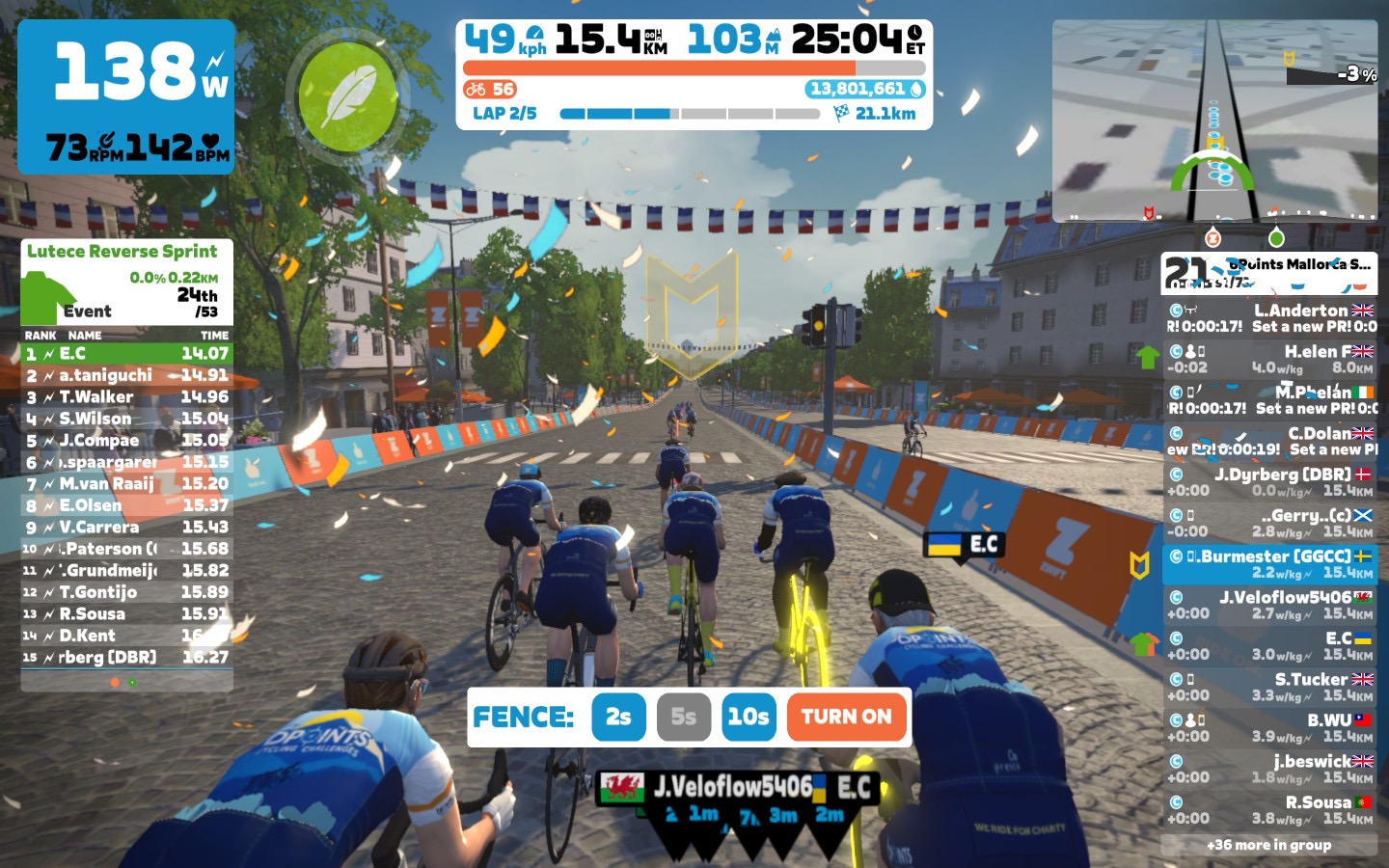This screenshot has height=868, width=1389.
Task: Select H.elen F in the nearby list
Action: [1269, 359]
